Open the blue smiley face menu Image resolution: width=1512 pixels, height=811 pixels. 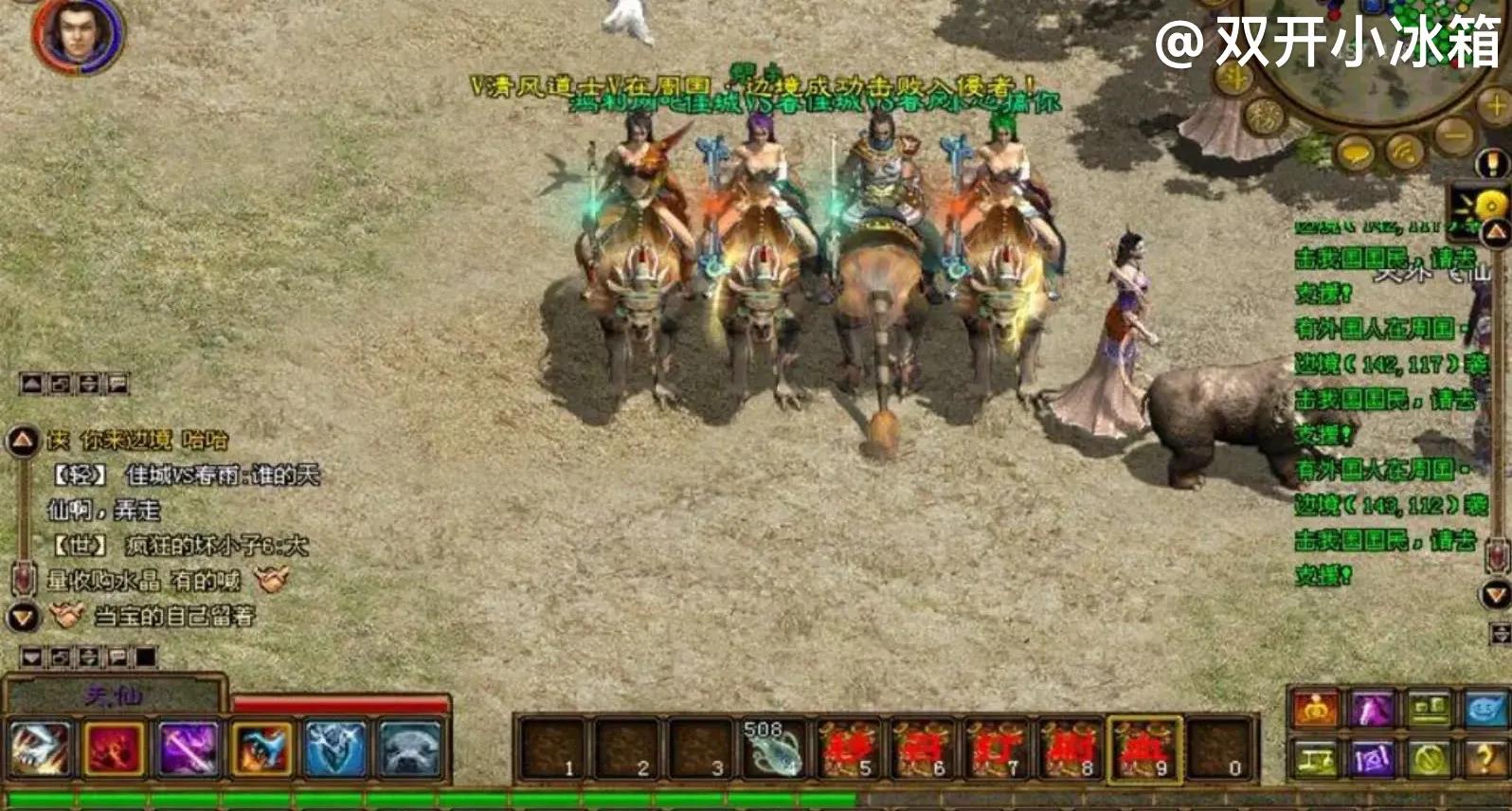pos(1484,710)
